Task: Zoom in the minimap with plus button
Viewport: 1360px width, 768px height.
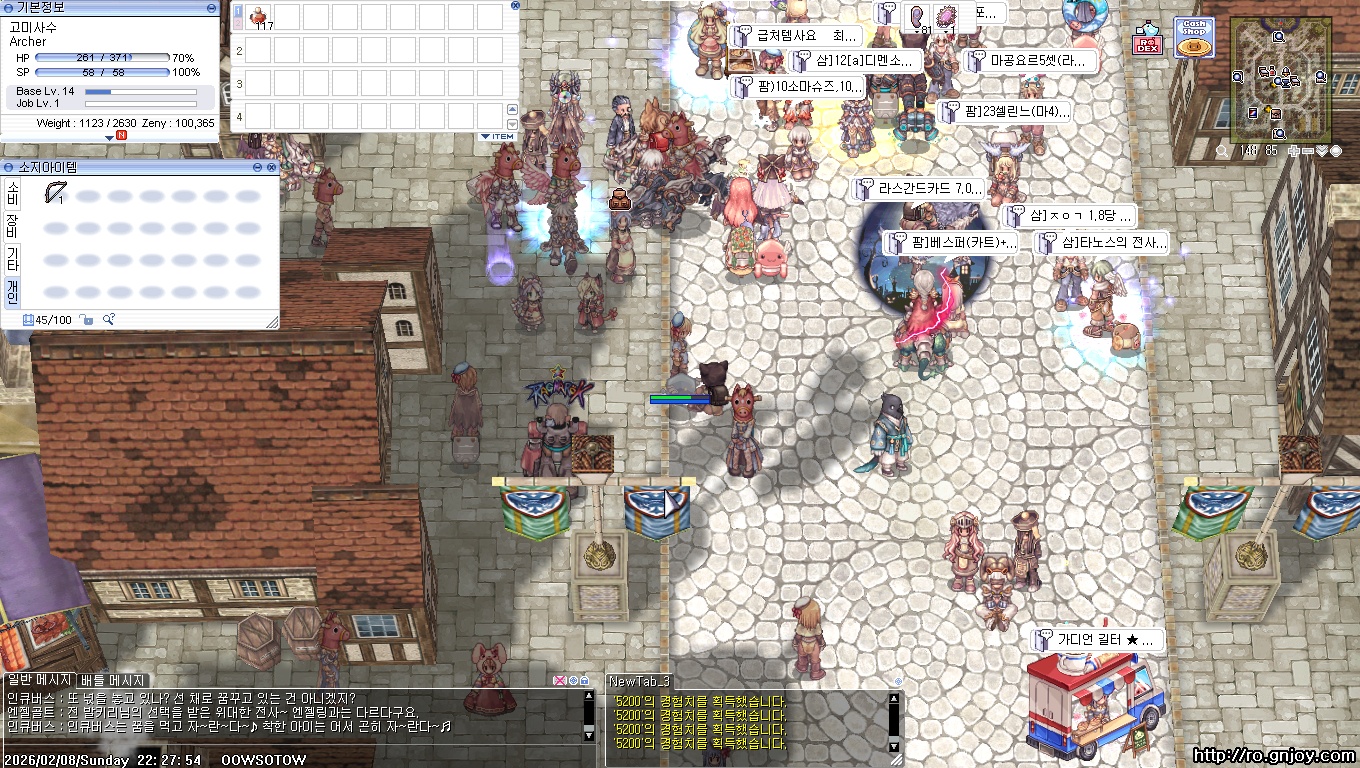Action: [1295, 151]
